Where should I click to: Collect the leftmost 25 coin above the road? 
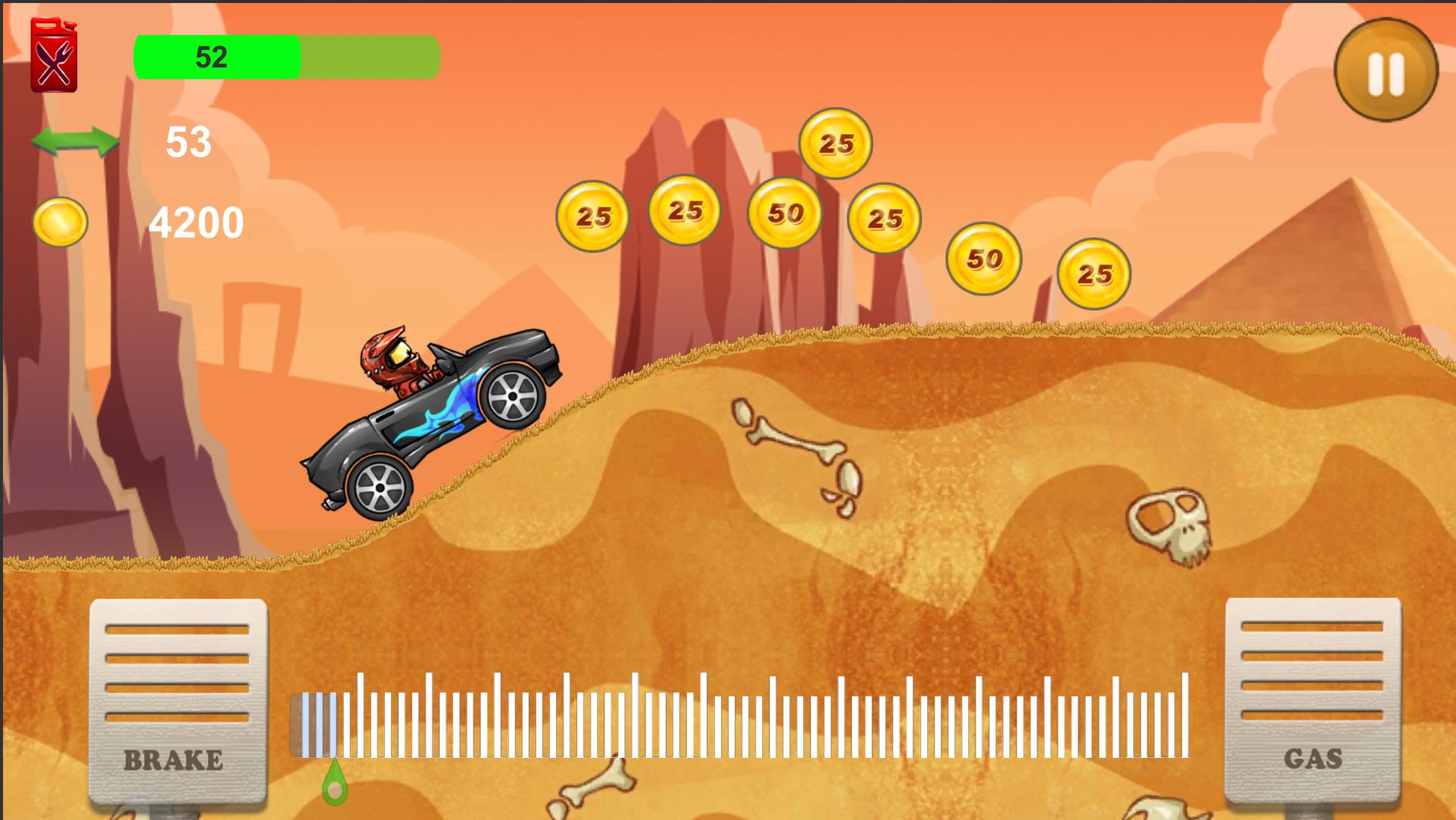(x=594, y=218)
